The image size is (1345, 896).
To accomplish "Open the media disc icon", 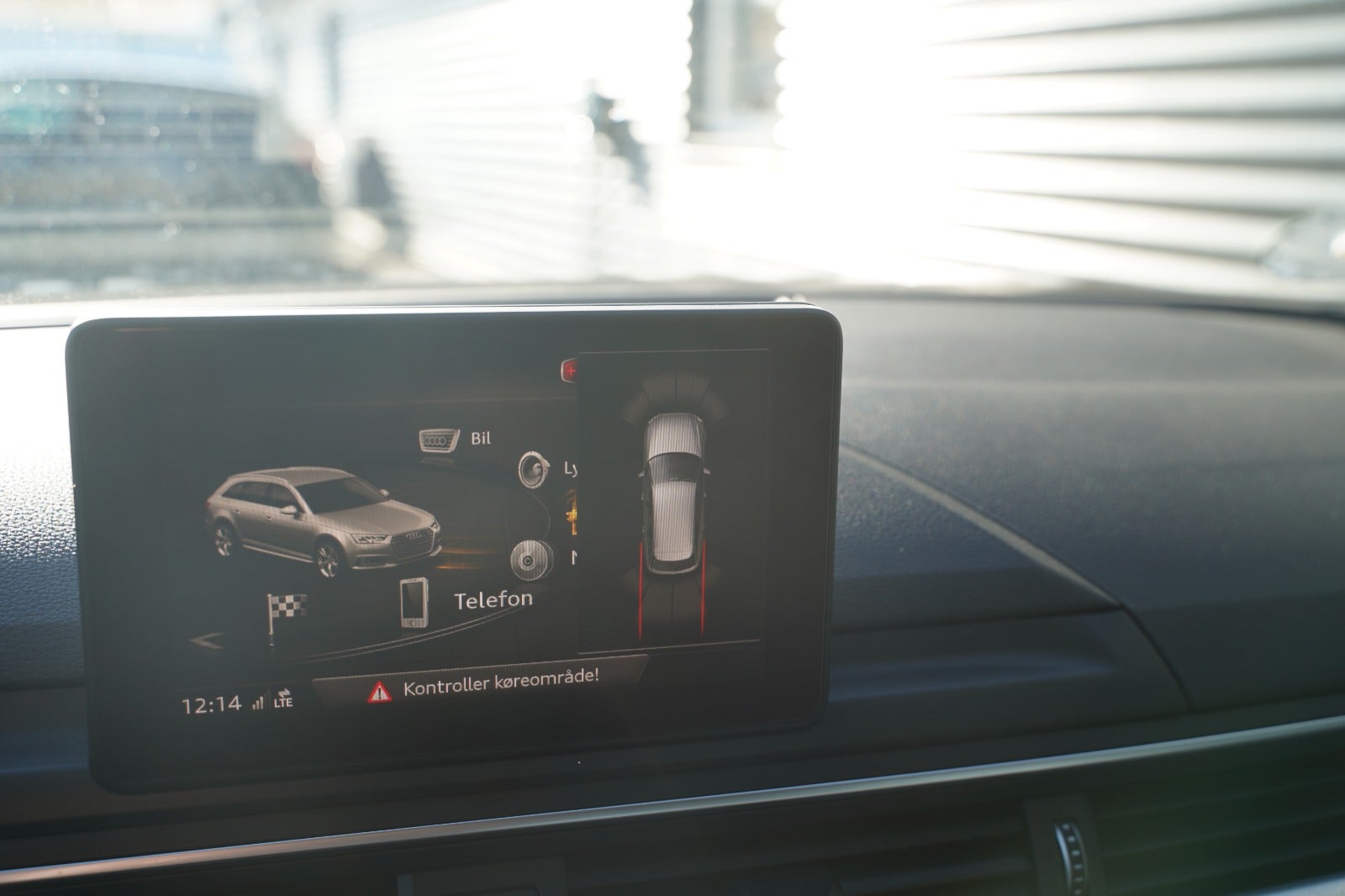I will pyautogui.click(x=530, y=560).
